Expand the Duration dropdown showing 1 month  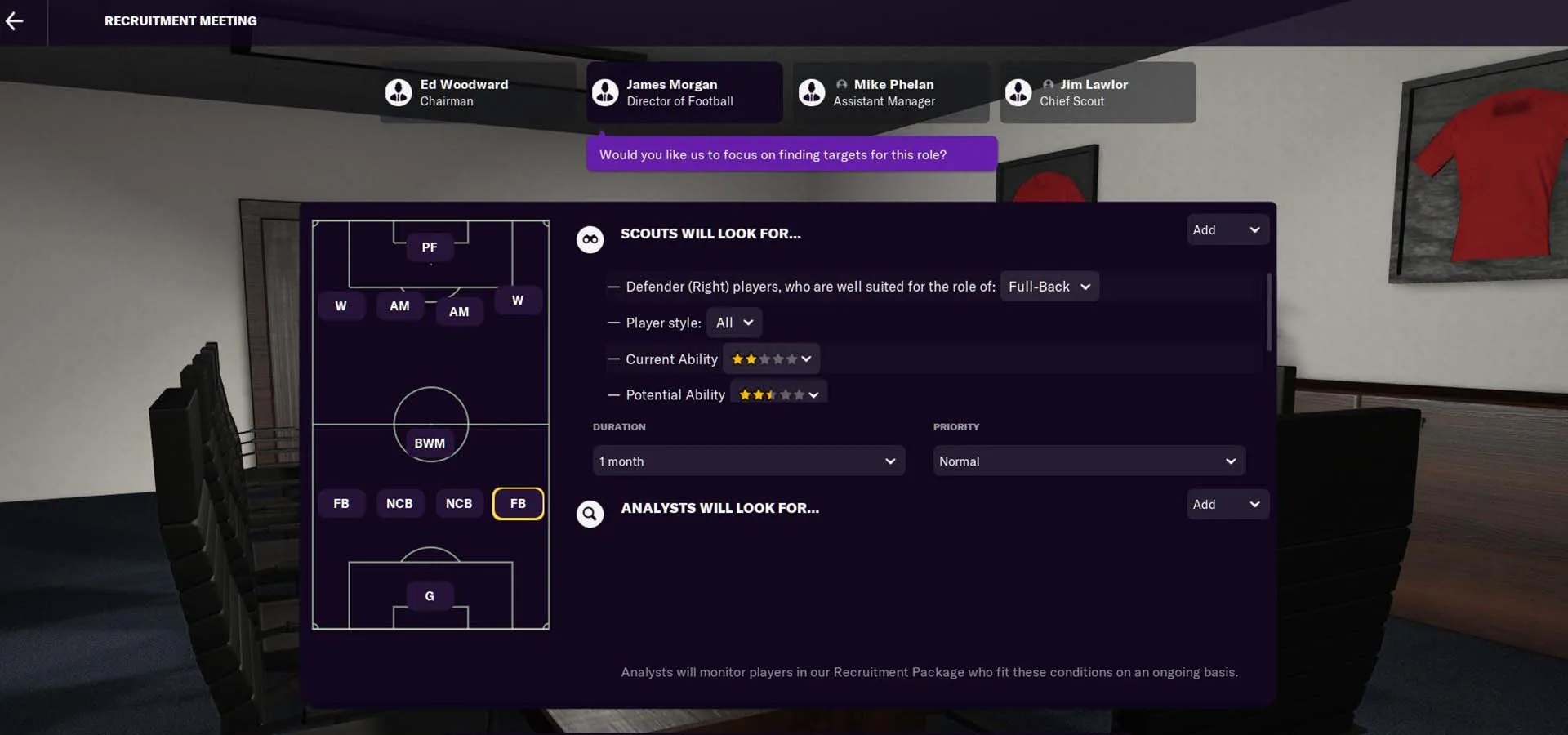point(747,461)
